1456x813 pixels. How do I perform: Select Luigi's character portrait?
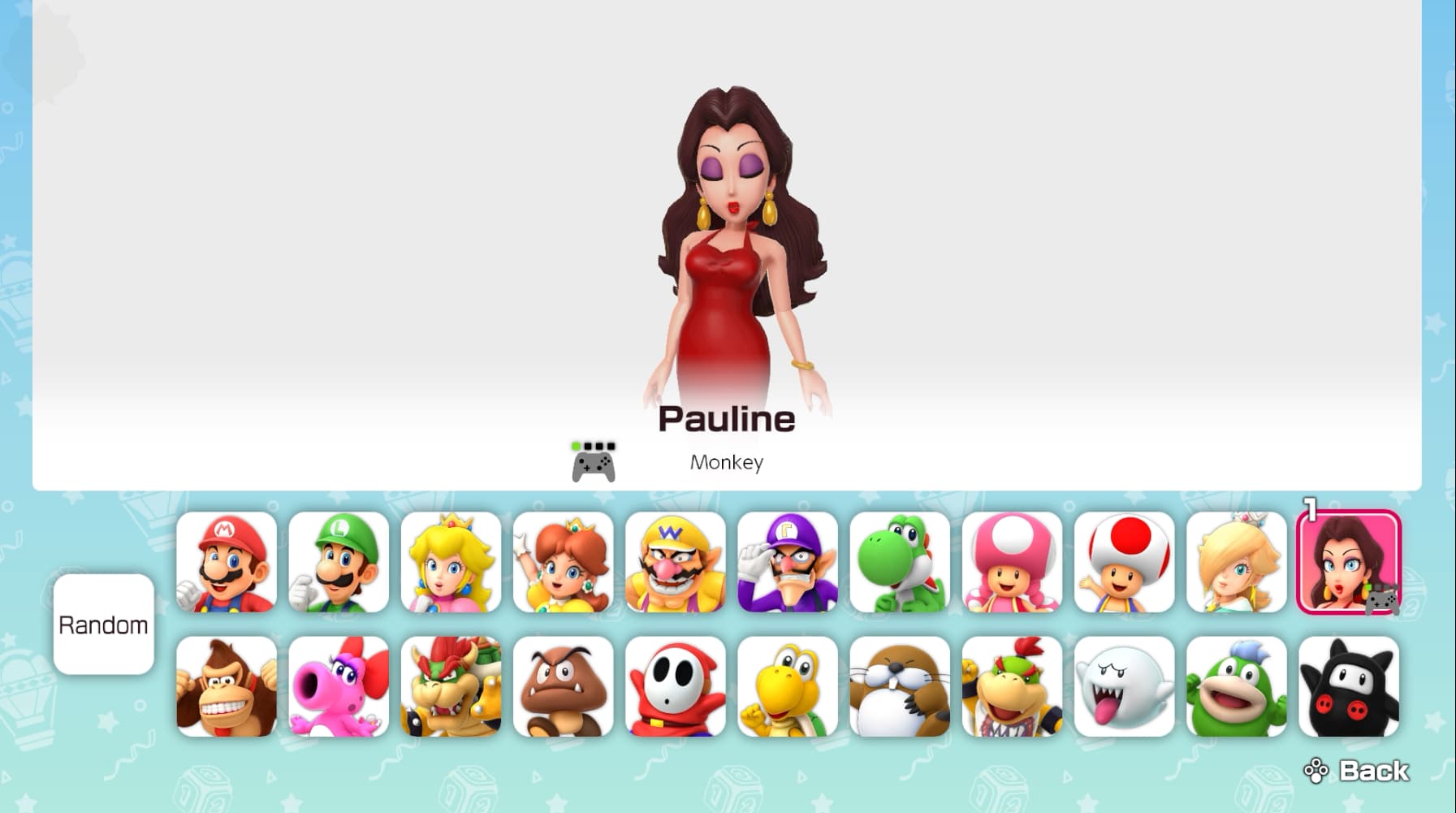340,561
